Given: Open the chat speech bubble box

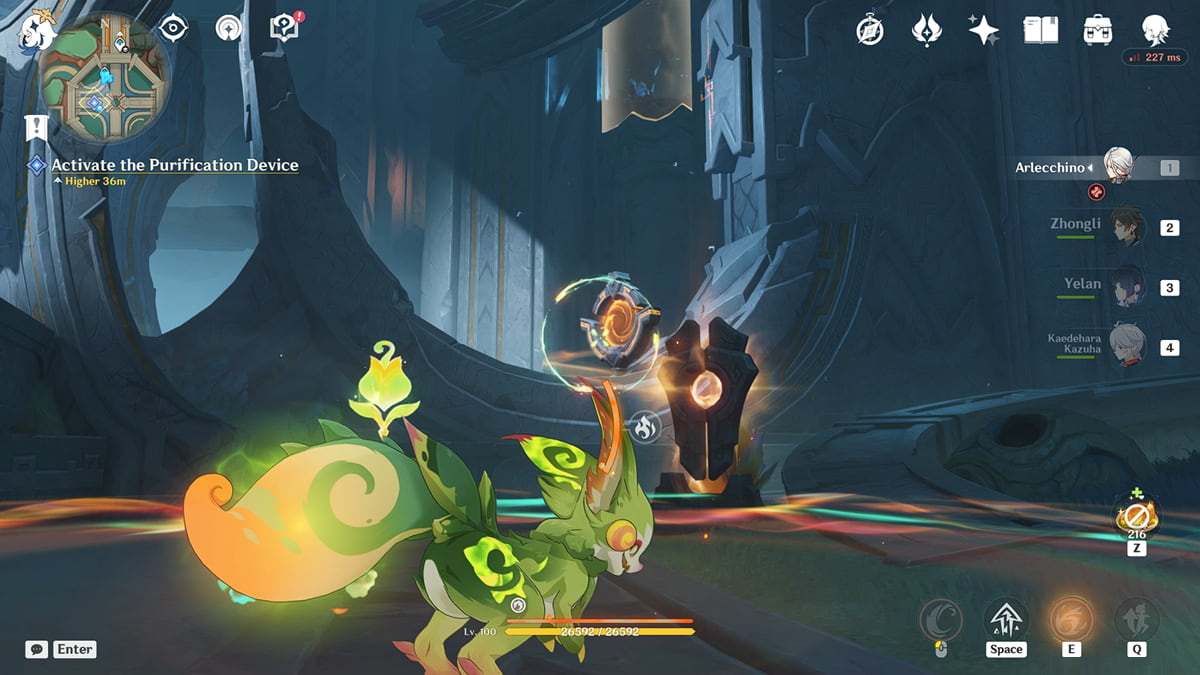Looking at the screenshot, I should coord(37,649).
